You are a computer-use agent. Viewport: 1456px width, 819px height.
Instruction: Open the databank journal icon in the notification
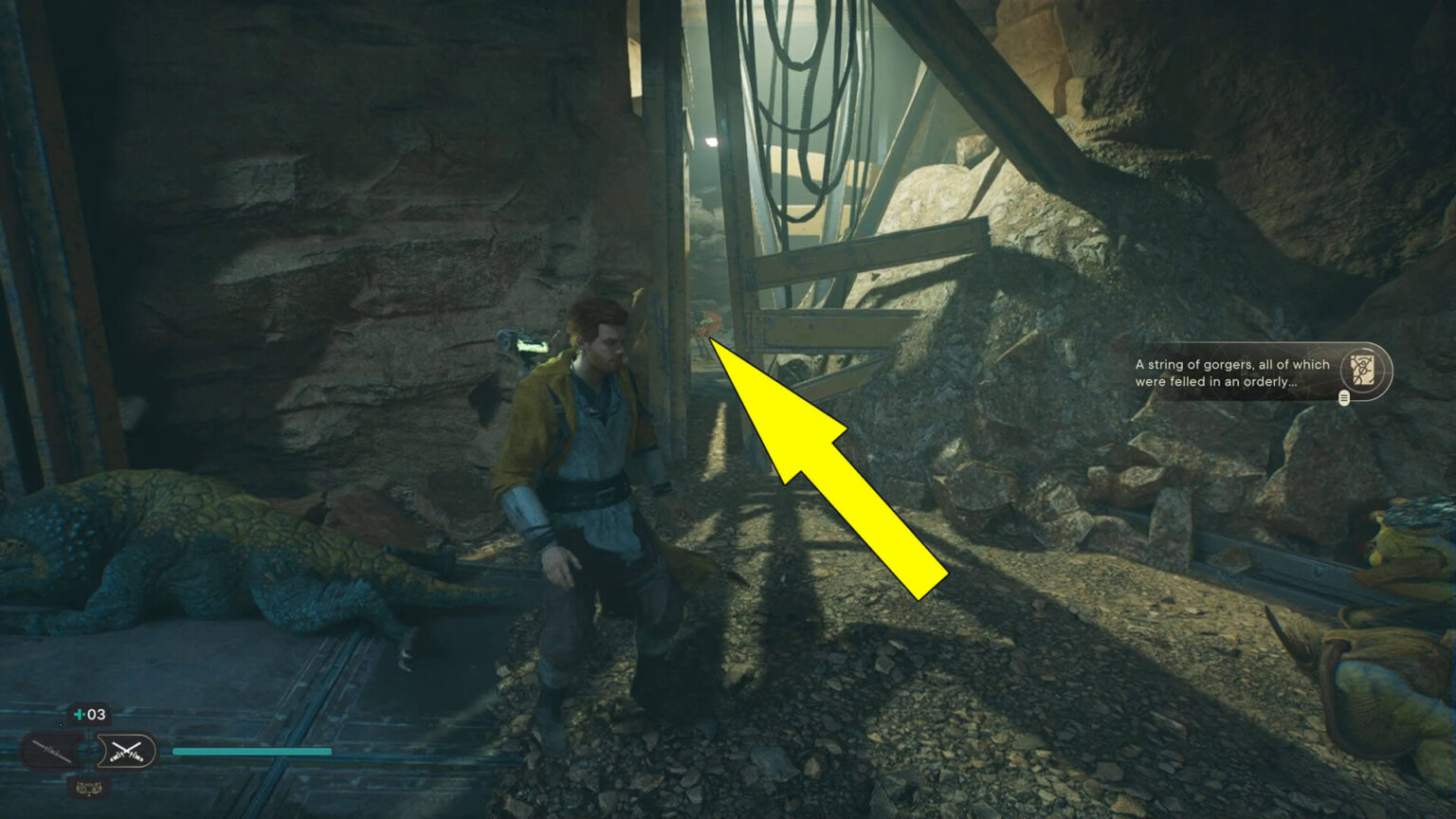point(1361,370)
